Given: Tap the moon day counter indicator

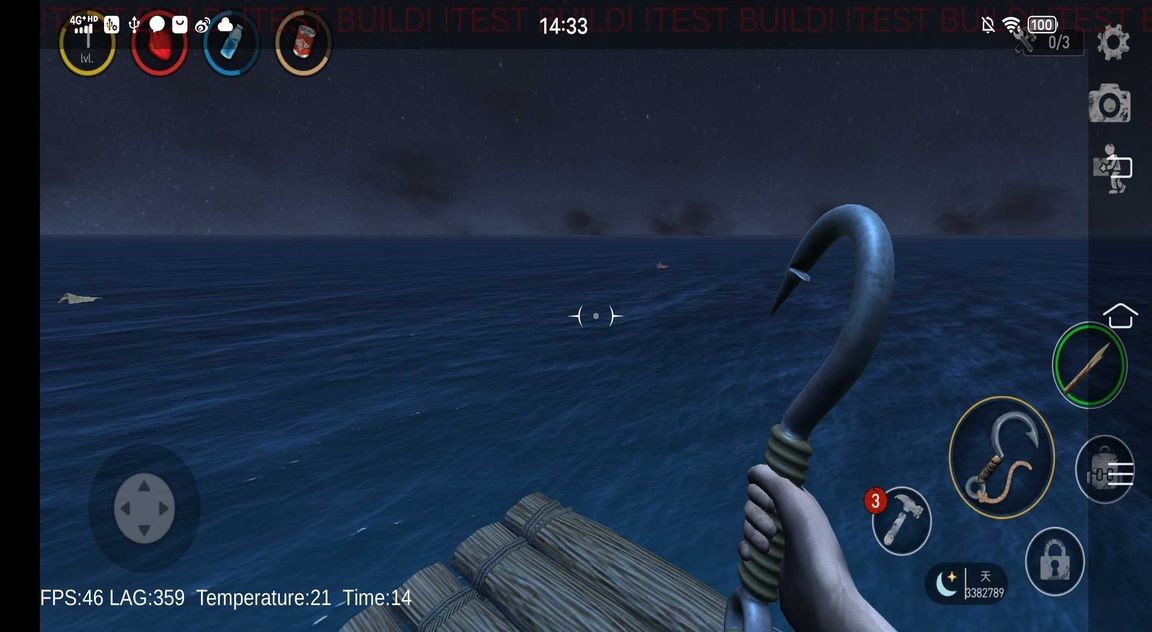Looking at the screenshot, I should [x=966, y=584].
